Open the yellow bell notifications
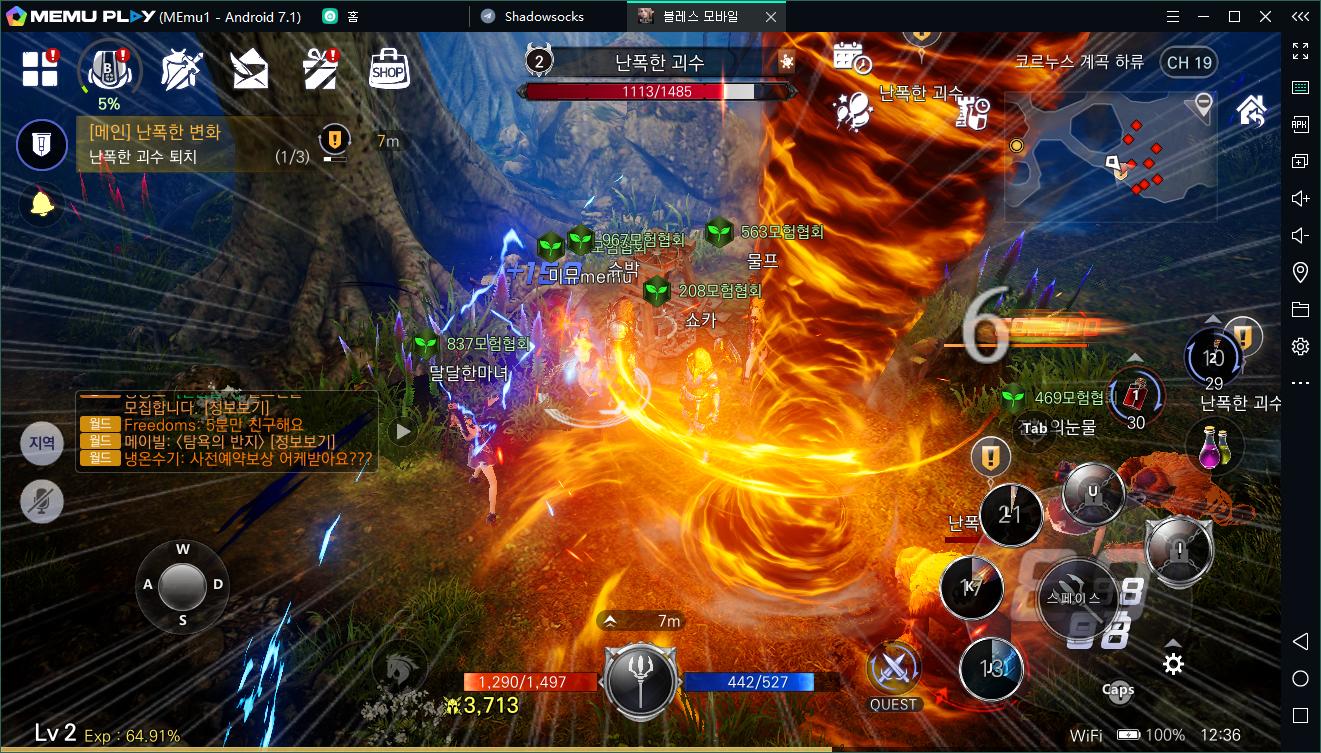This screenshot has width=1321, height=753. pos(42,205)
